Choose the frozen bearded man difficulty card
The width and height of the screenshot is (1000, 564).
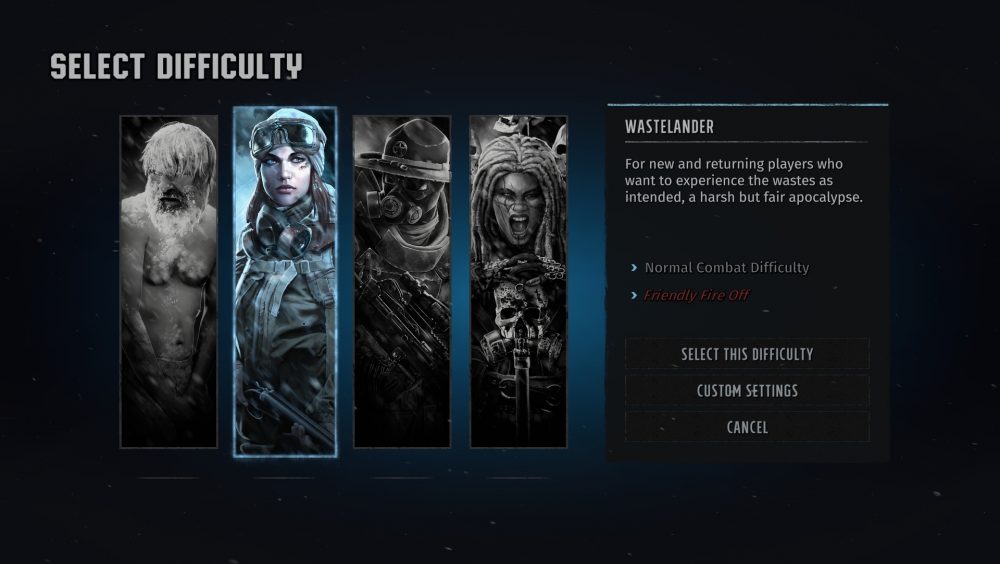[169, 281]
